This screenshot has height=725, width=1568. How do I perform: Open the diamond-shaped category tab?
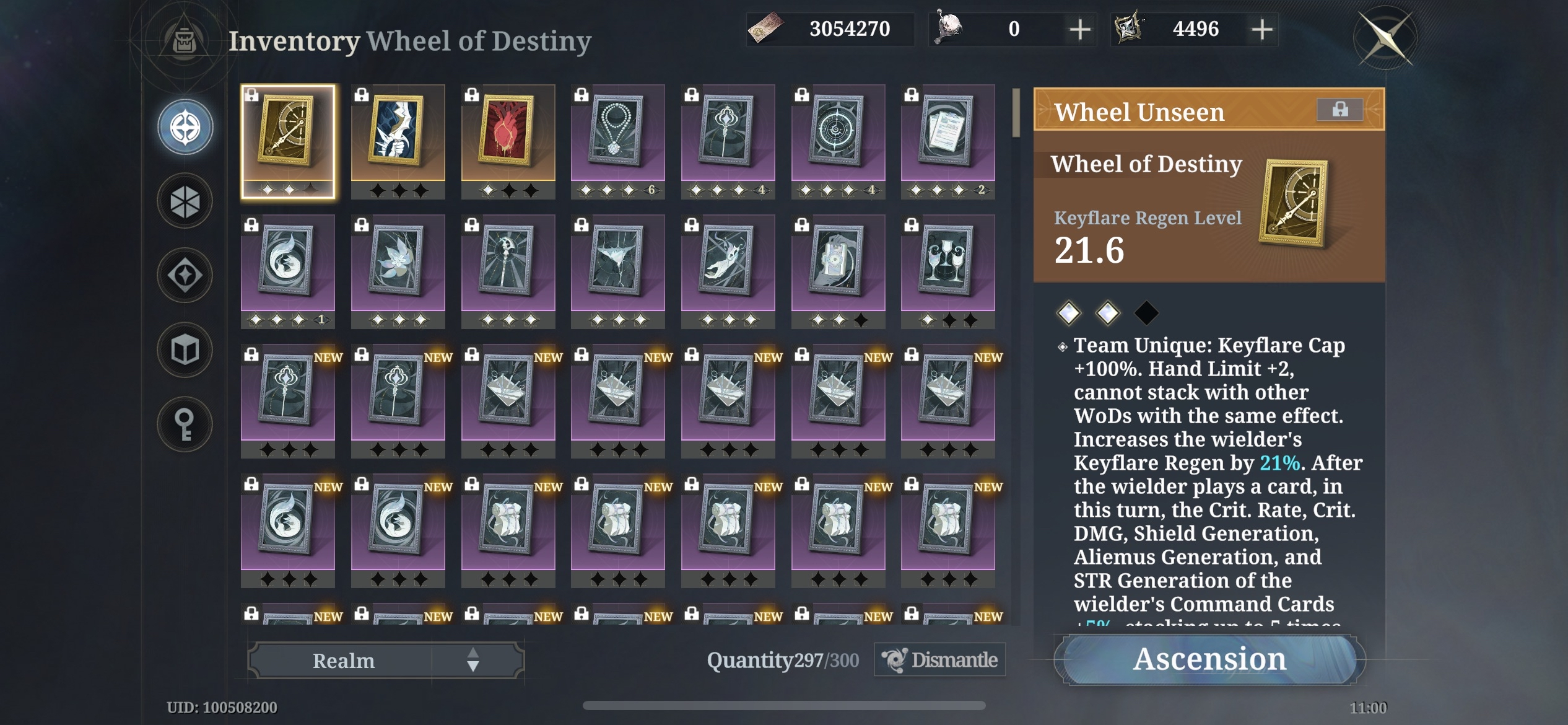pyautogui.click(x=185, y=276)
